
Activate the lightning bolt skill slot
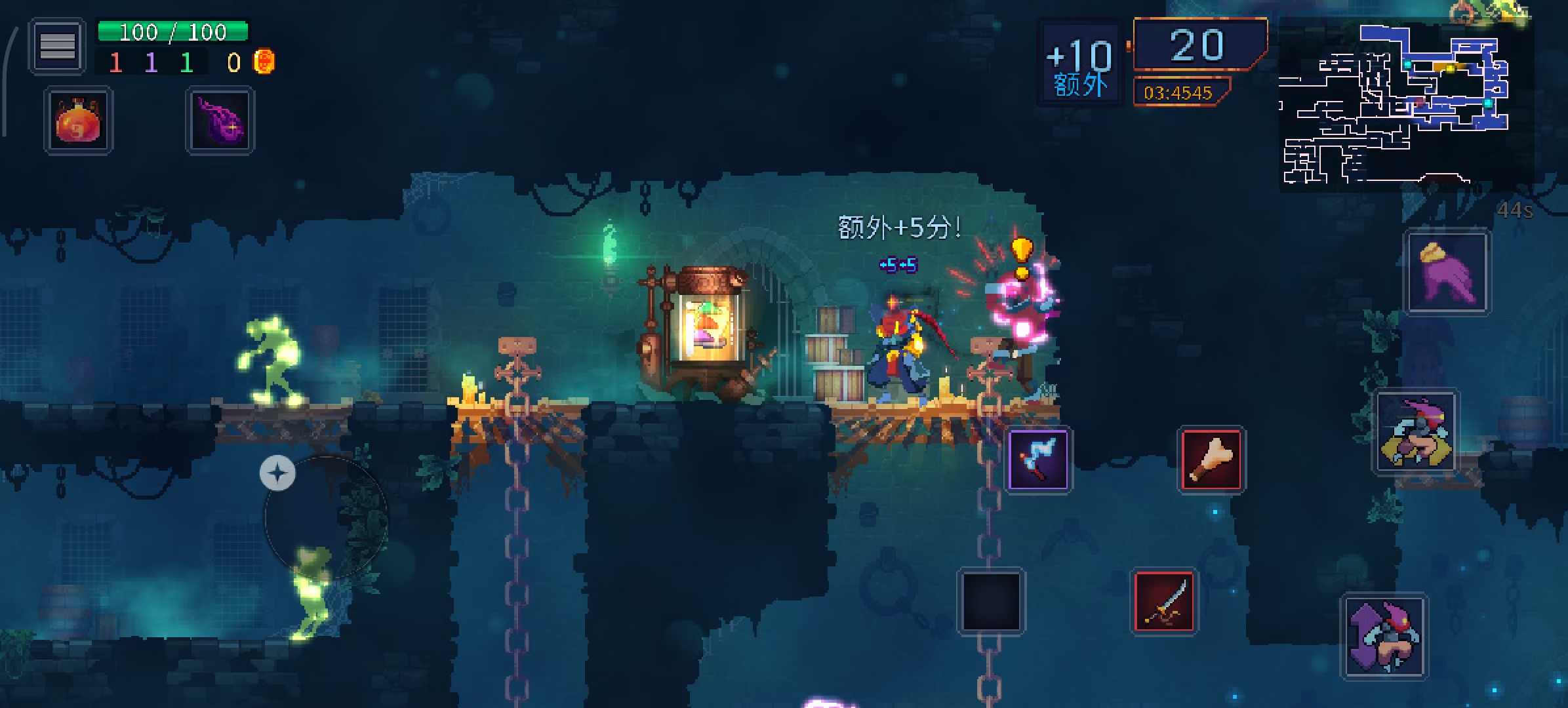tap(1037, 460)
